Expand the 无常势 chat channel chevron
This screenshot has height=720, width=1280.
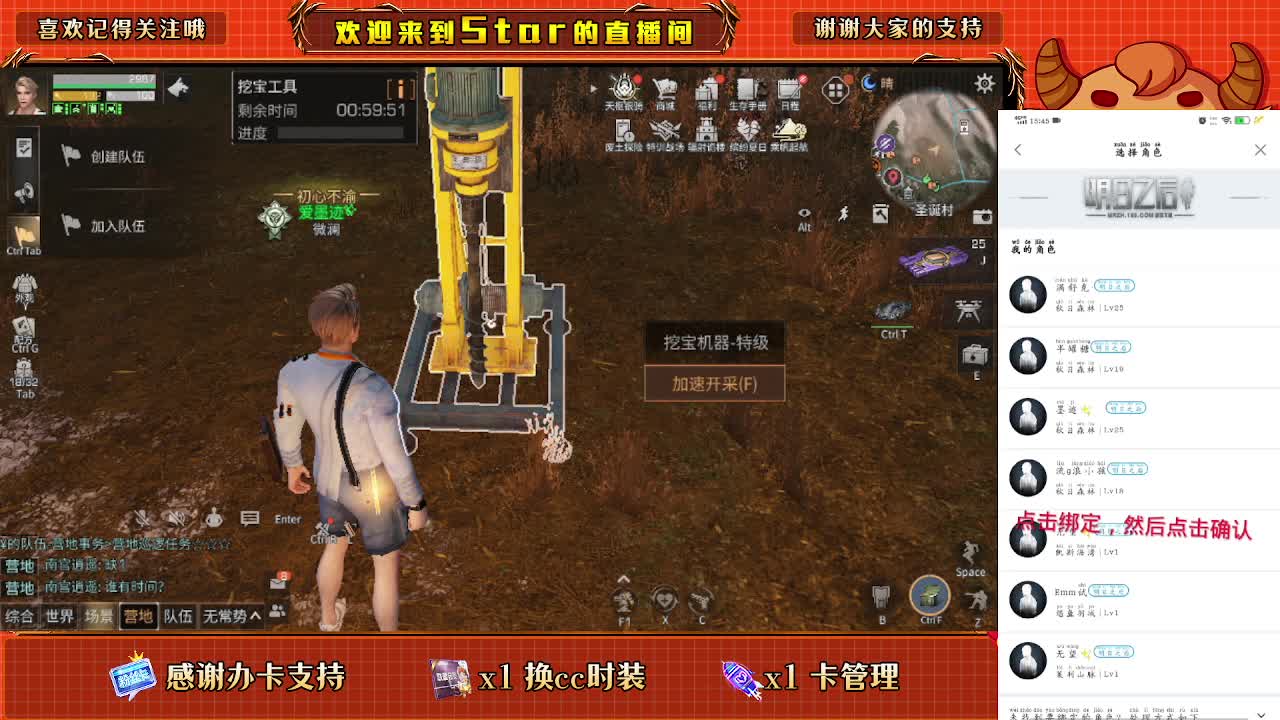(252, 616)
